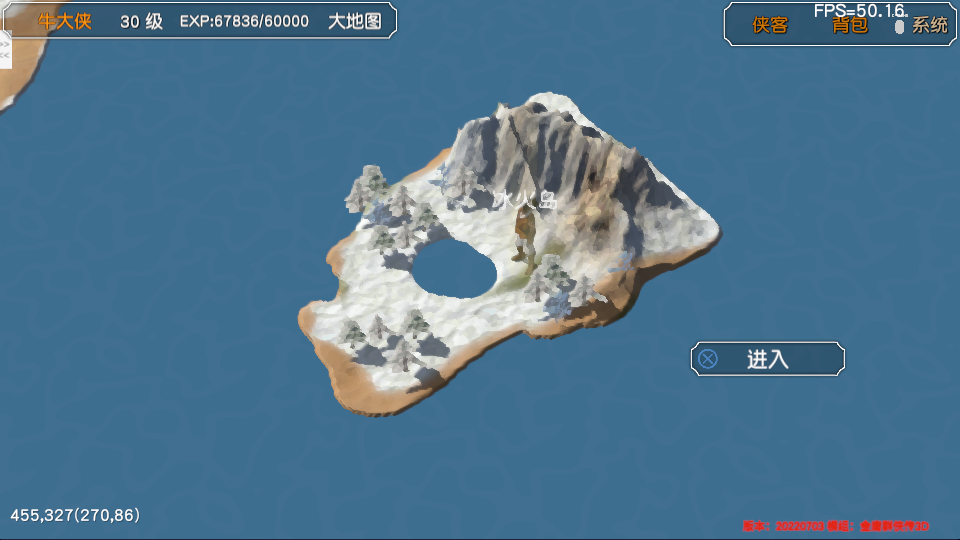Click 进入 to enter the island
Image resolution: width=960 pixels, height=540 pixels.
tap(767, 359)
